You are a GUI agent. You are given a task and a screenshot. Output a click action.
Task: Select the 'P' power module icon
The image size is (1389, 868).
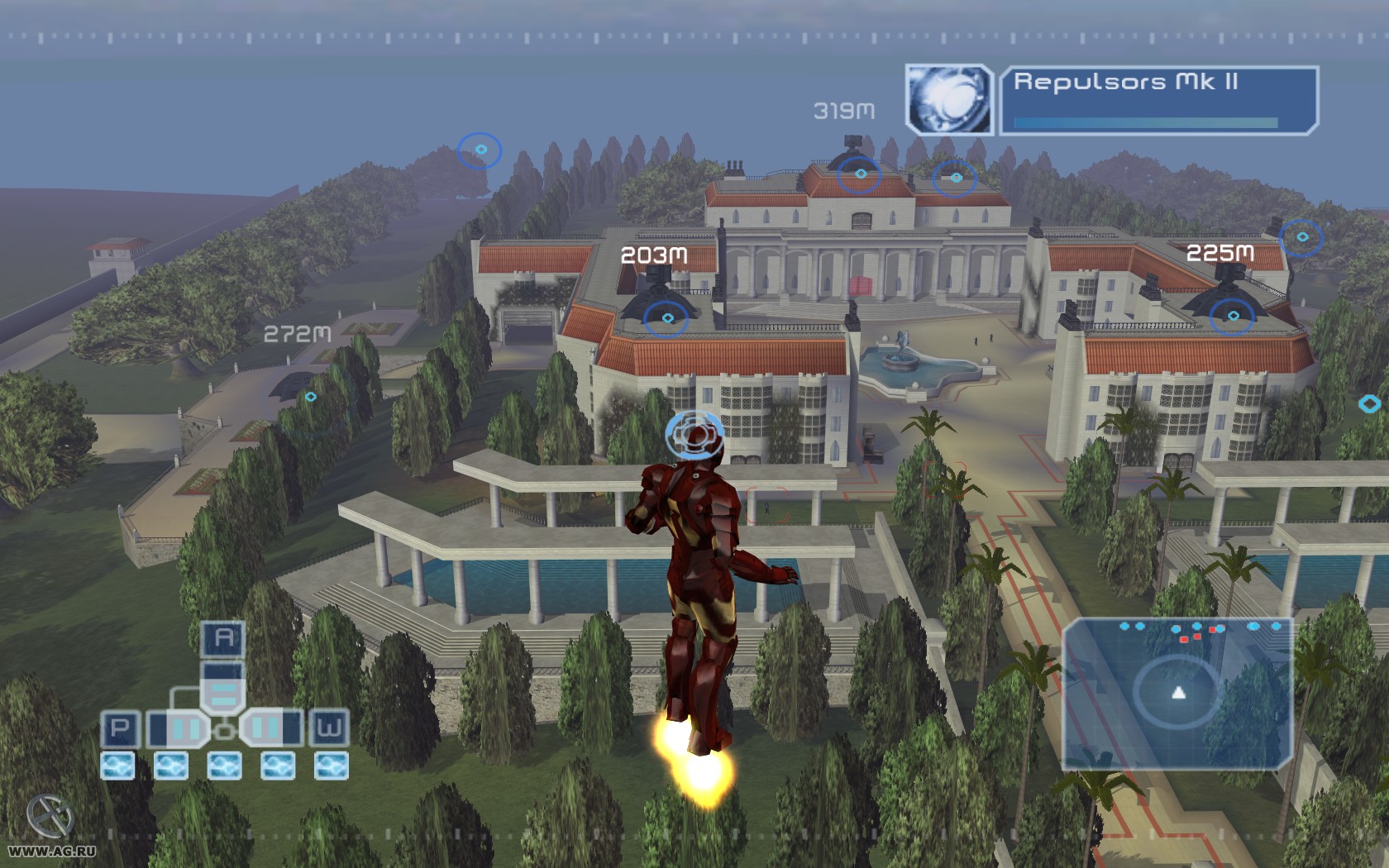click(x=121, y=730)
